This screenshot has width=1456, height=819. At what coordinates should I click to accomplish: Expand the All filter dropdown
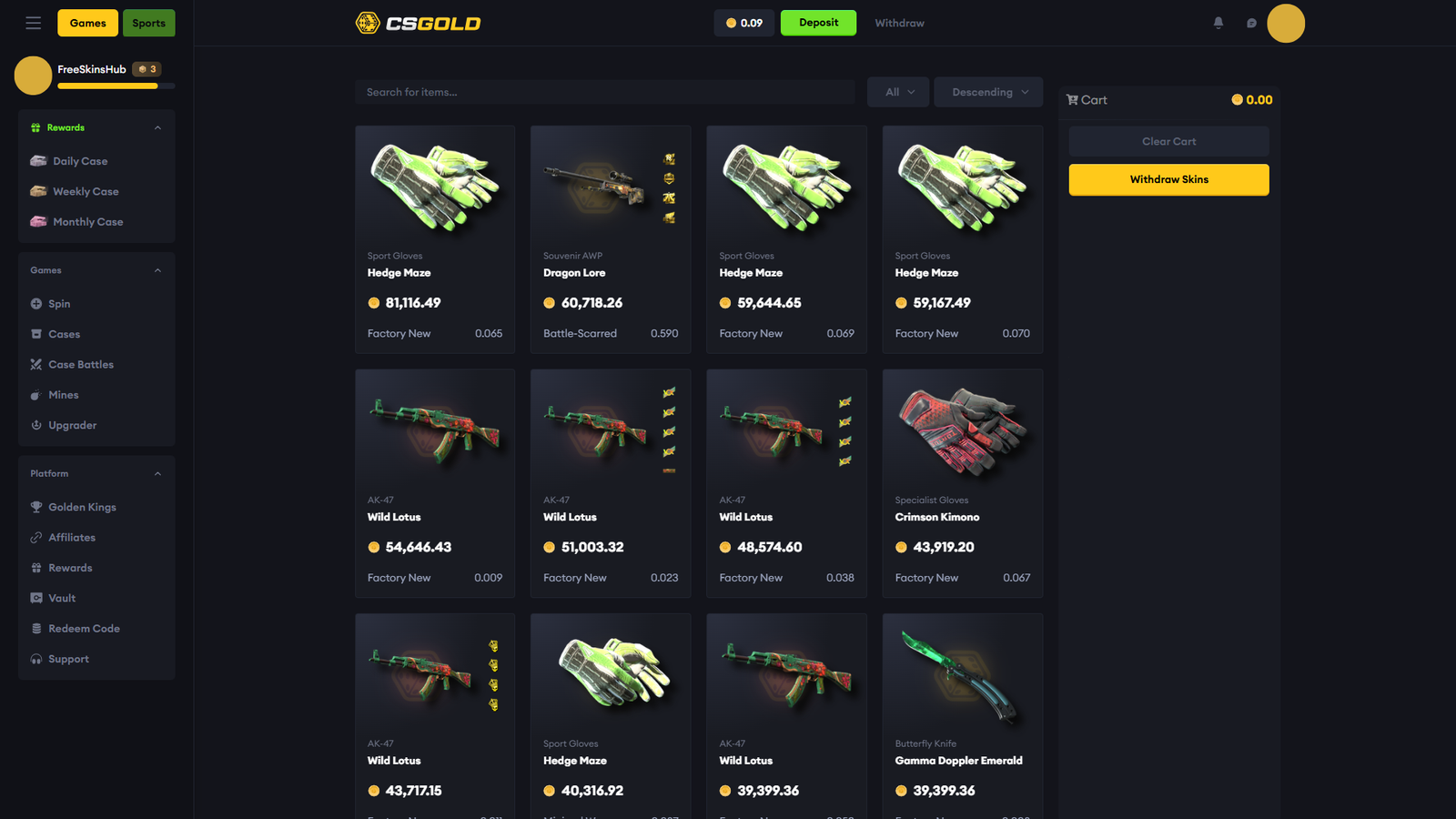tap(897, 91)
